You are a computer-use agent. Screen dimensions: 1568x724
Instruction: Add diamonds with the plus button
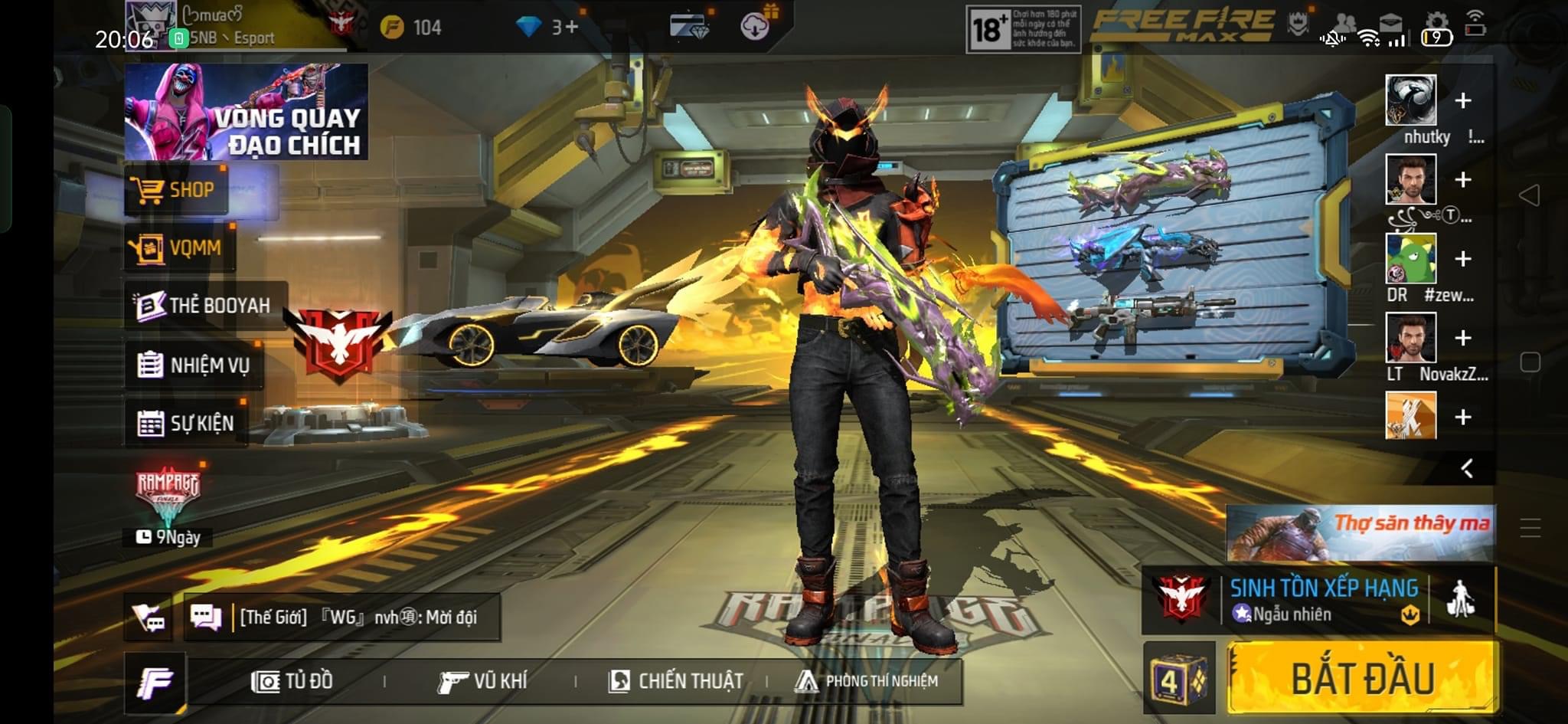[571, 28]
